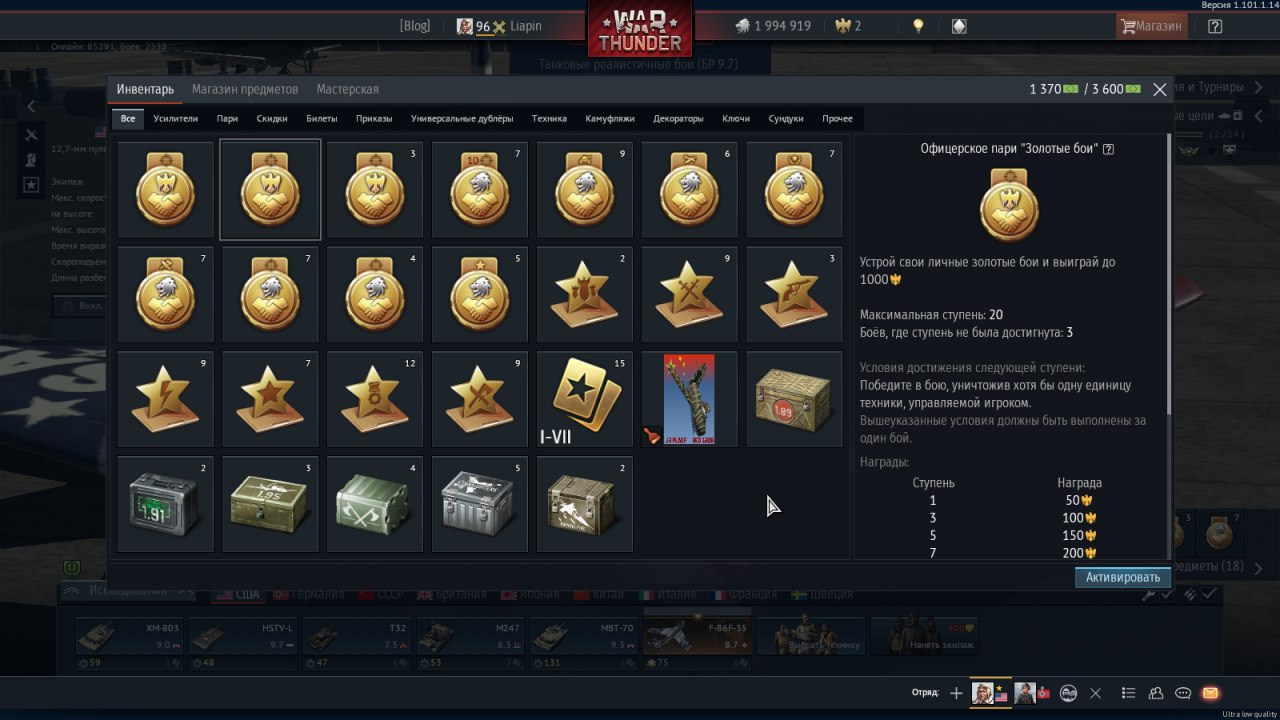Switch to the Магазин предметов tab

pos(245,89)
